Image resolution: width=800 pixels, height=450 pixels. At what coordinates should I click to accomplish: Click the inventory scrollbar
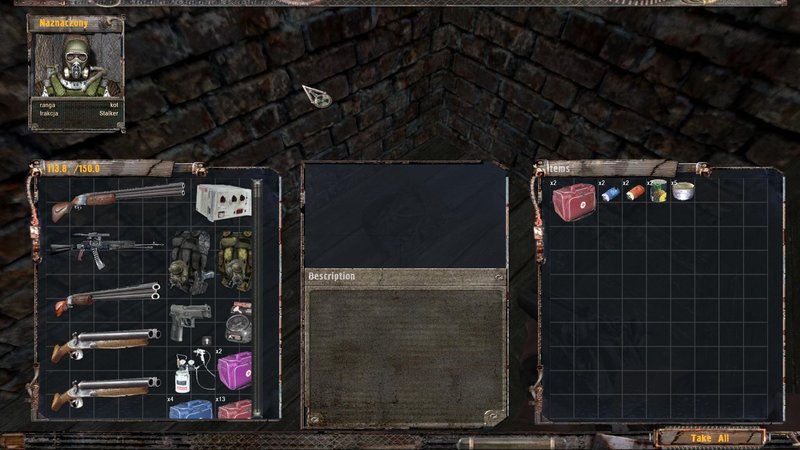(257, 298)
